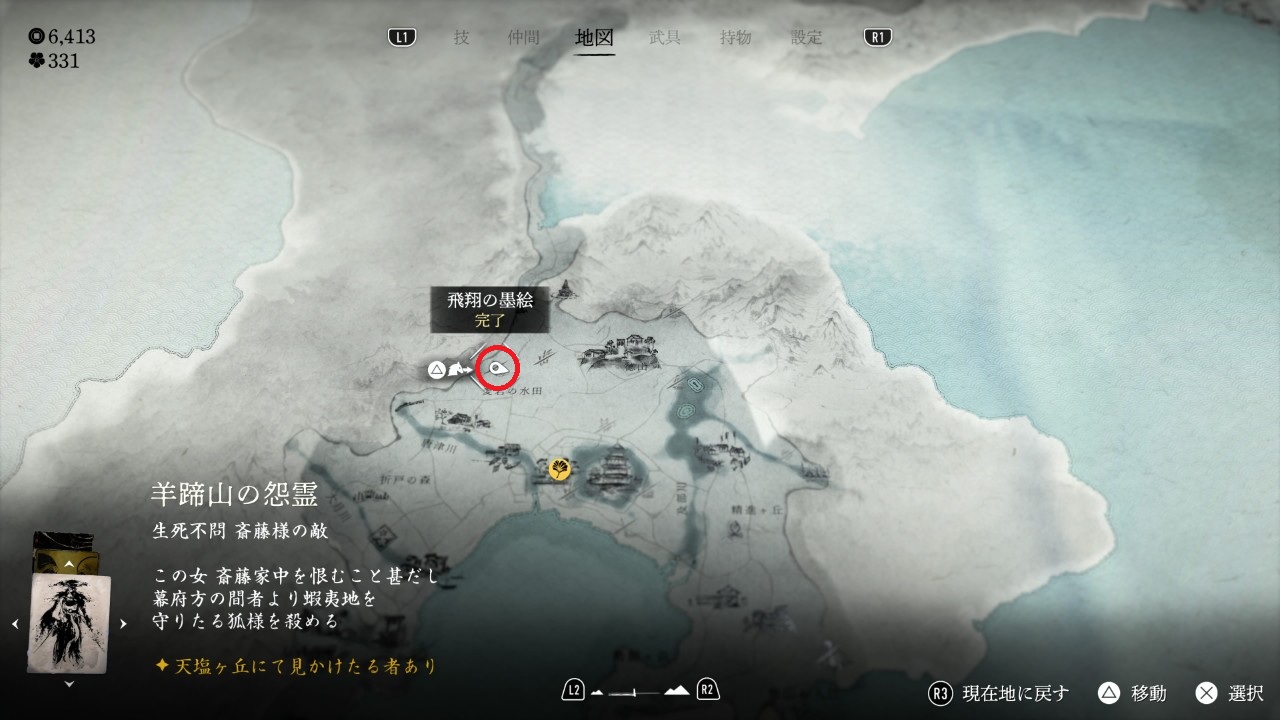Screen dimensions: 1280x720
Task: Open the 仲間 tab
Action: point(523,38)
